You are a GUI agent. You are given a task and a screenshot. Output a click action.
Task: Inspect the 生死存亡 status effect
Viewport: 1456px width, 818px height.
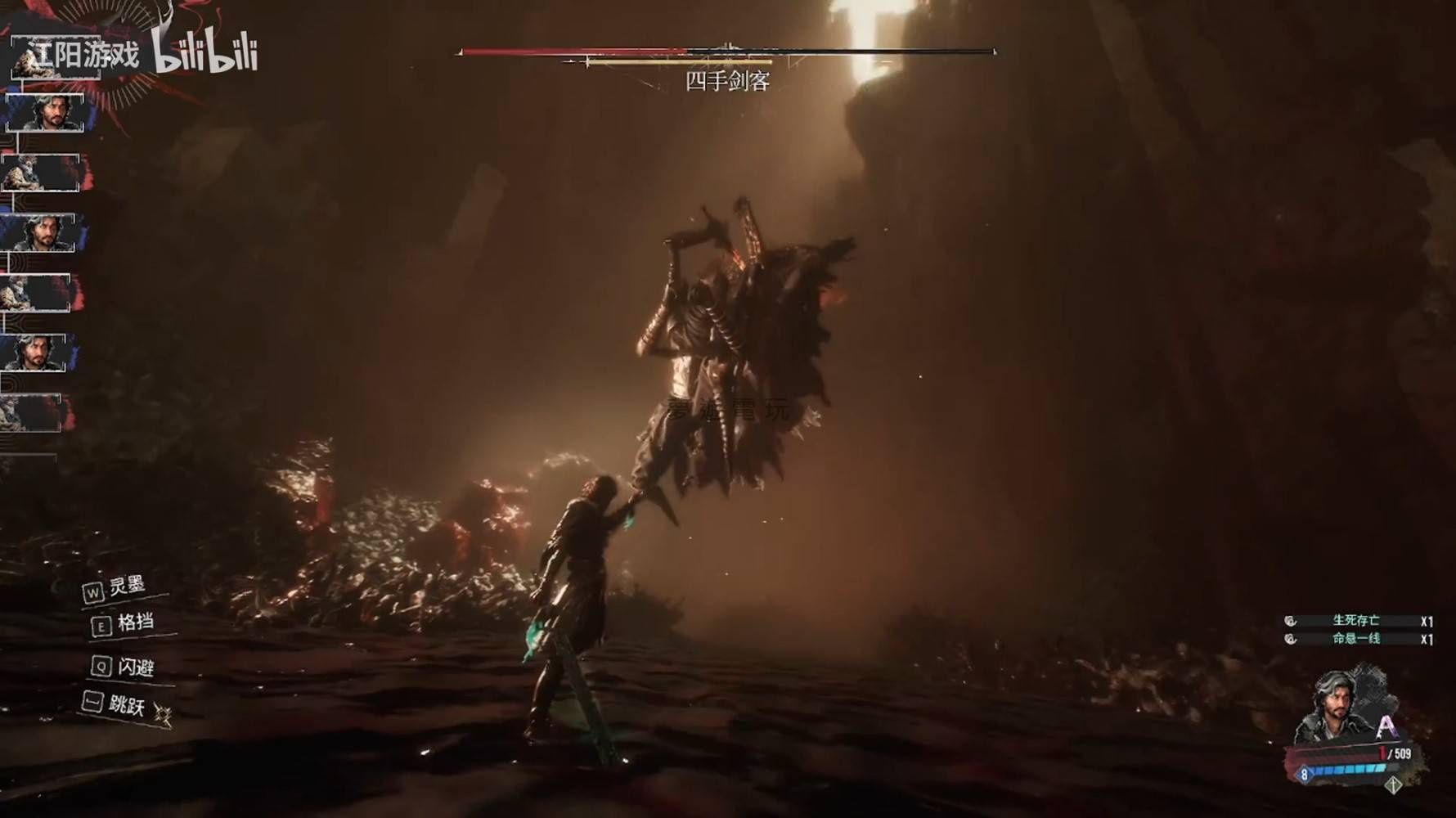[1355, 621]
